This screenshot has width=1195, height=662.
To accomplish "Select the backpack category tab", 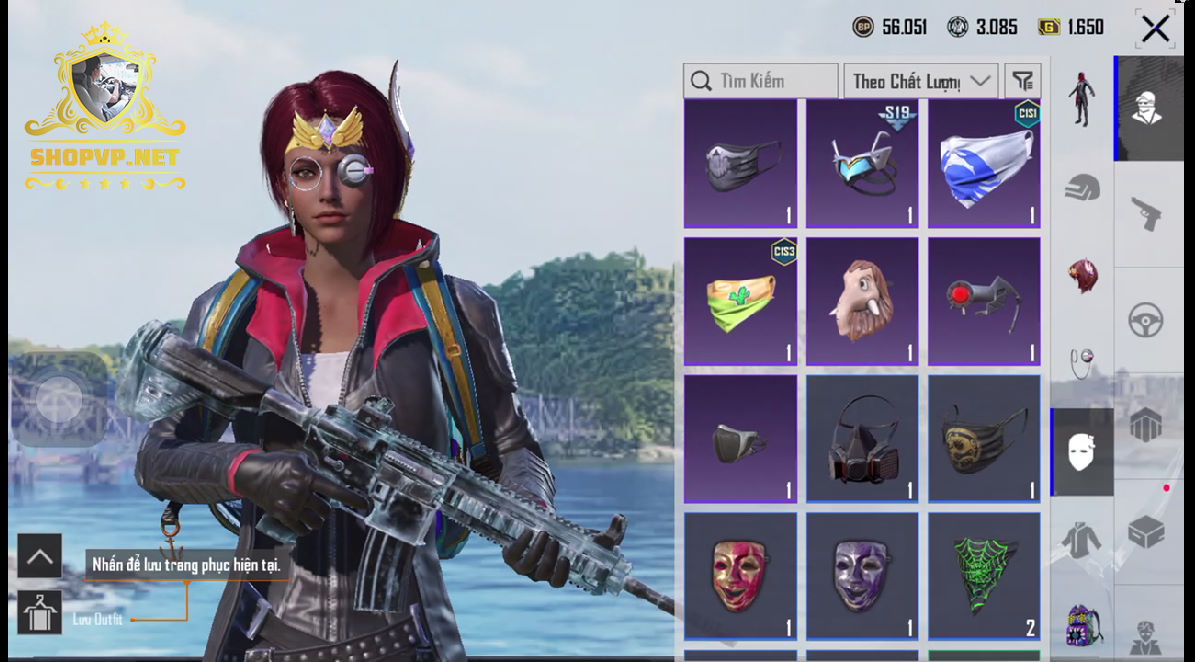I will (1082, 625).
